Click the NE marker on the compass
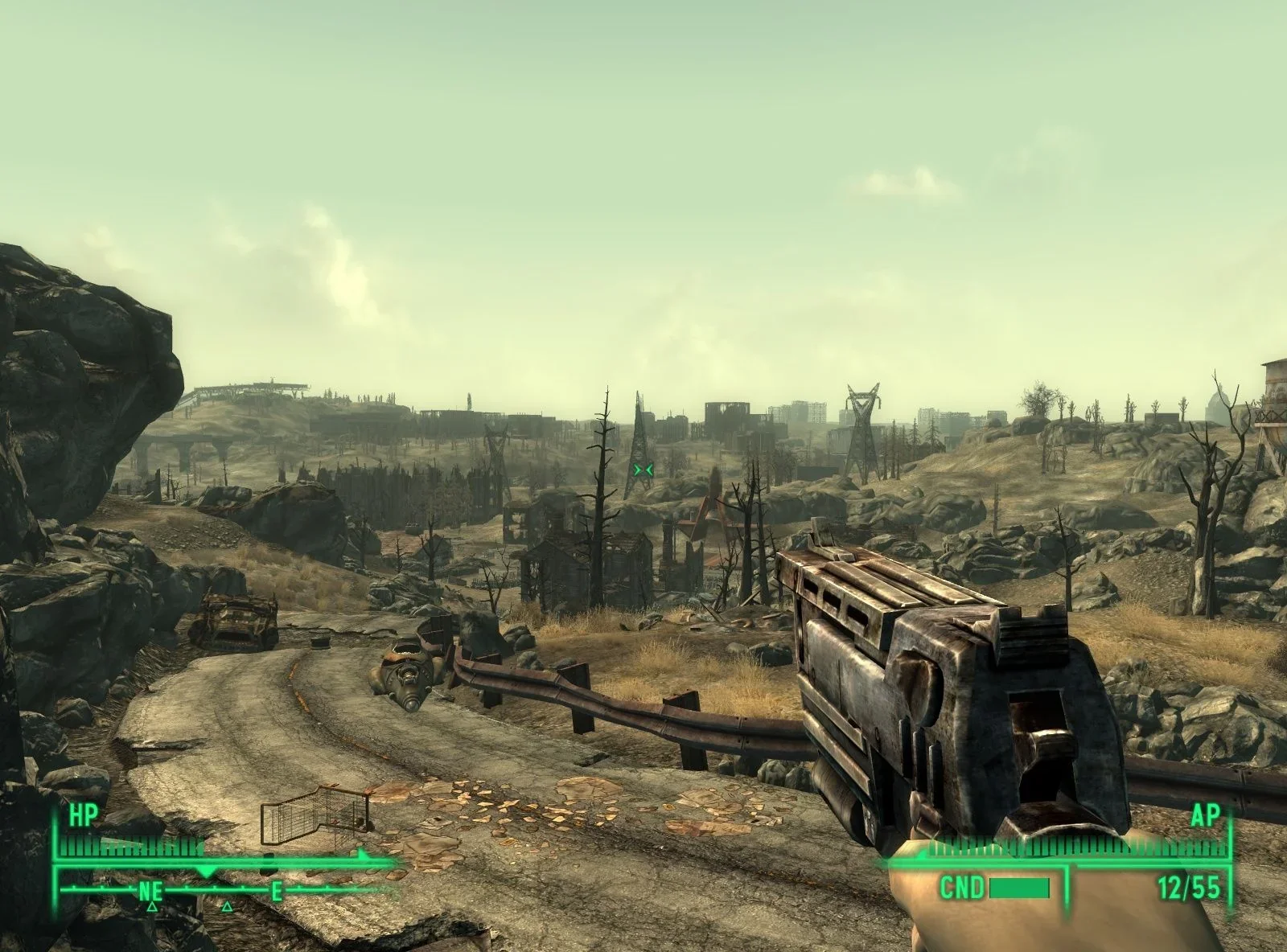The width and height of the screenshot is (1287, 952). pos(150,892)
